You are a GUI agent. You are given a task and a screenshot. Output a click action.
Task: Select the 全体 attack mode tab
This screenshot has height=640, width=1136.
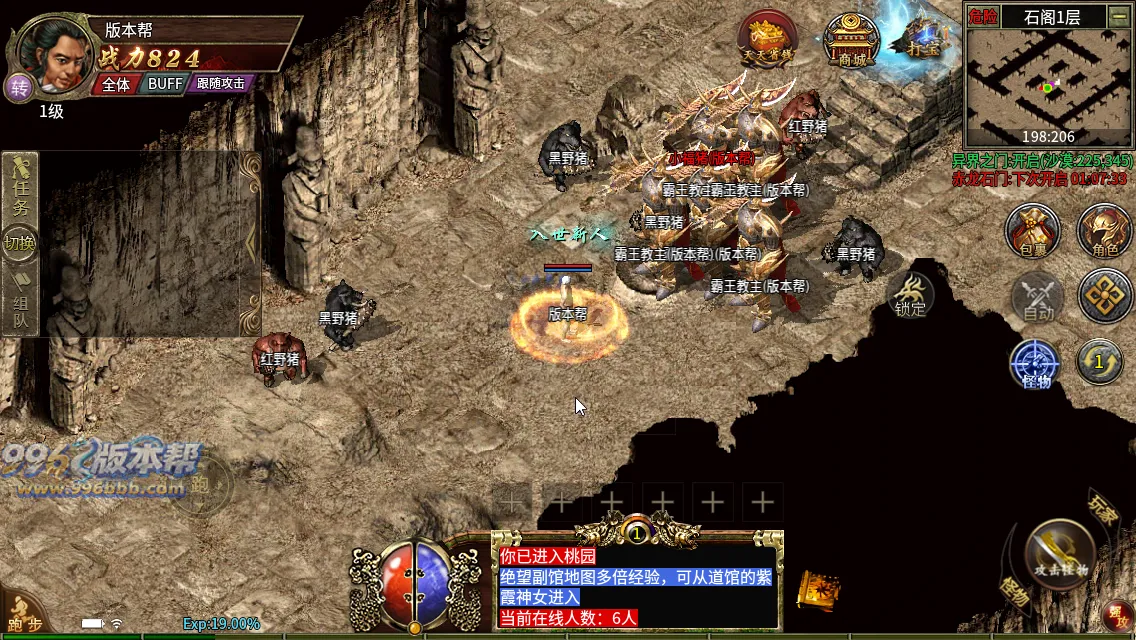[x=116, y=84]
